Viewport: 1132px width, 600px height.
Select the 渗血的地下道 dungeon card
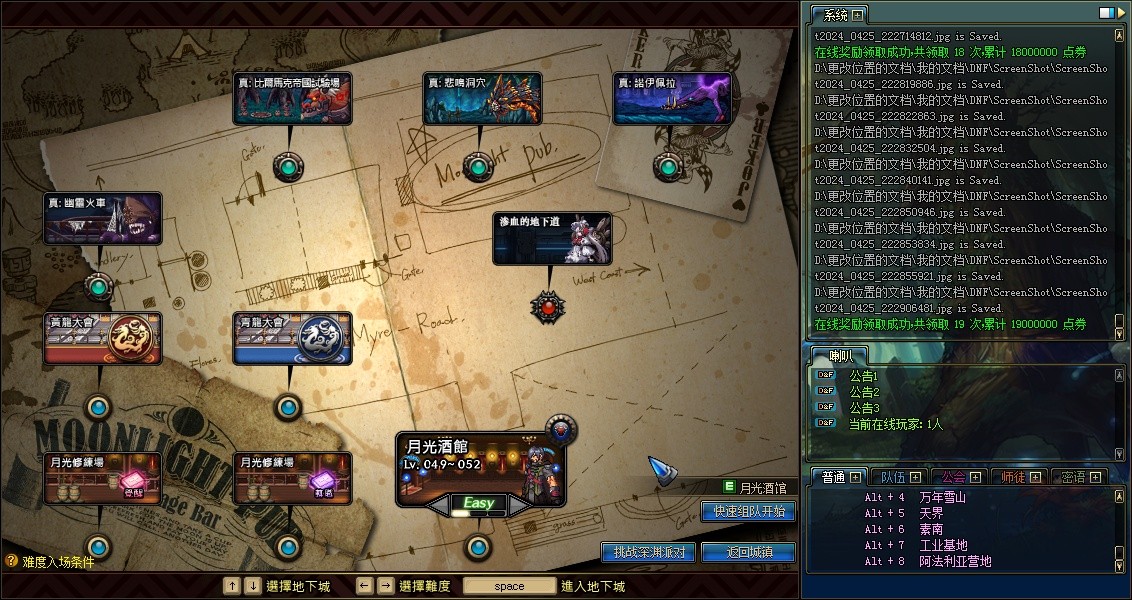(x=552, y=239)
